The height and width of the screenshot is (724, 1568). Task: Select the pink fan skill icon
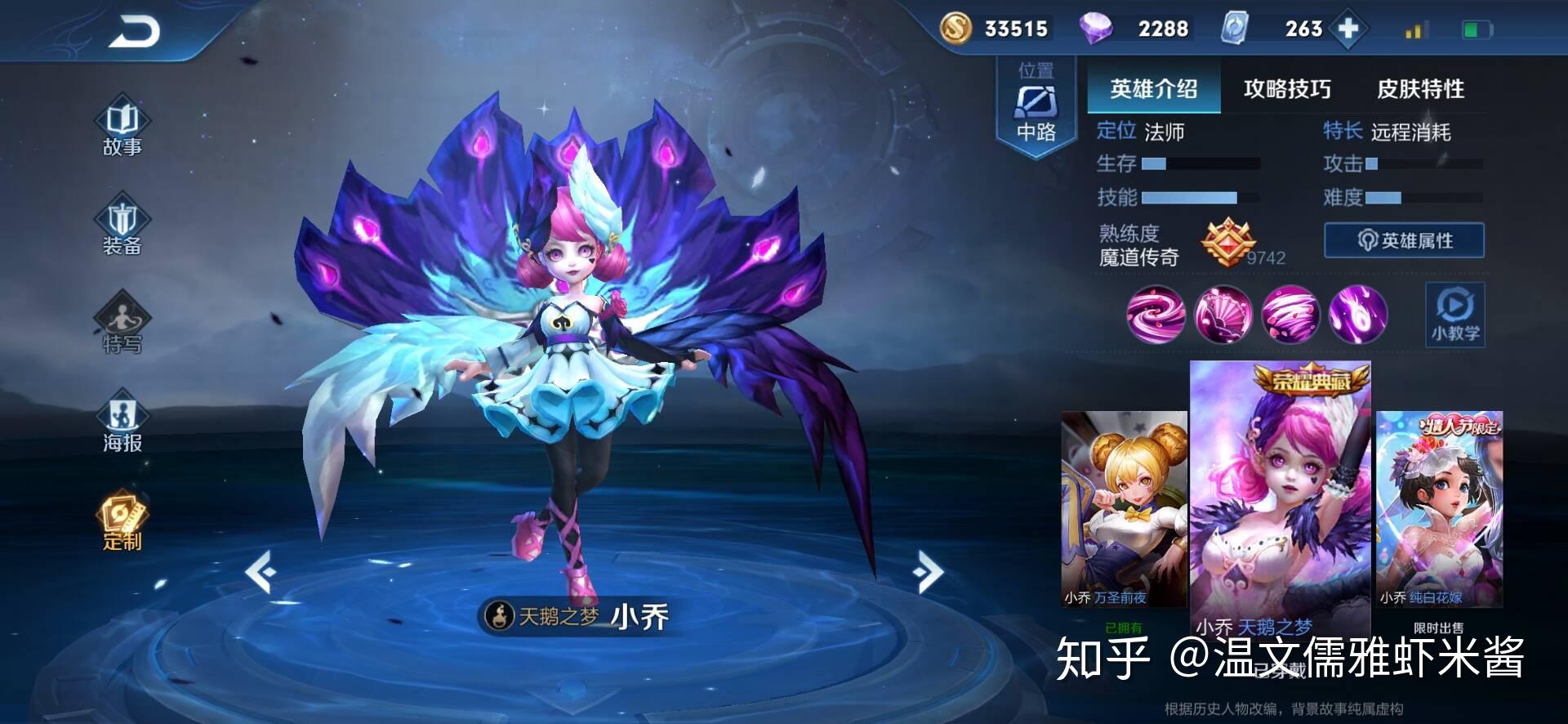coord(1223,315)
